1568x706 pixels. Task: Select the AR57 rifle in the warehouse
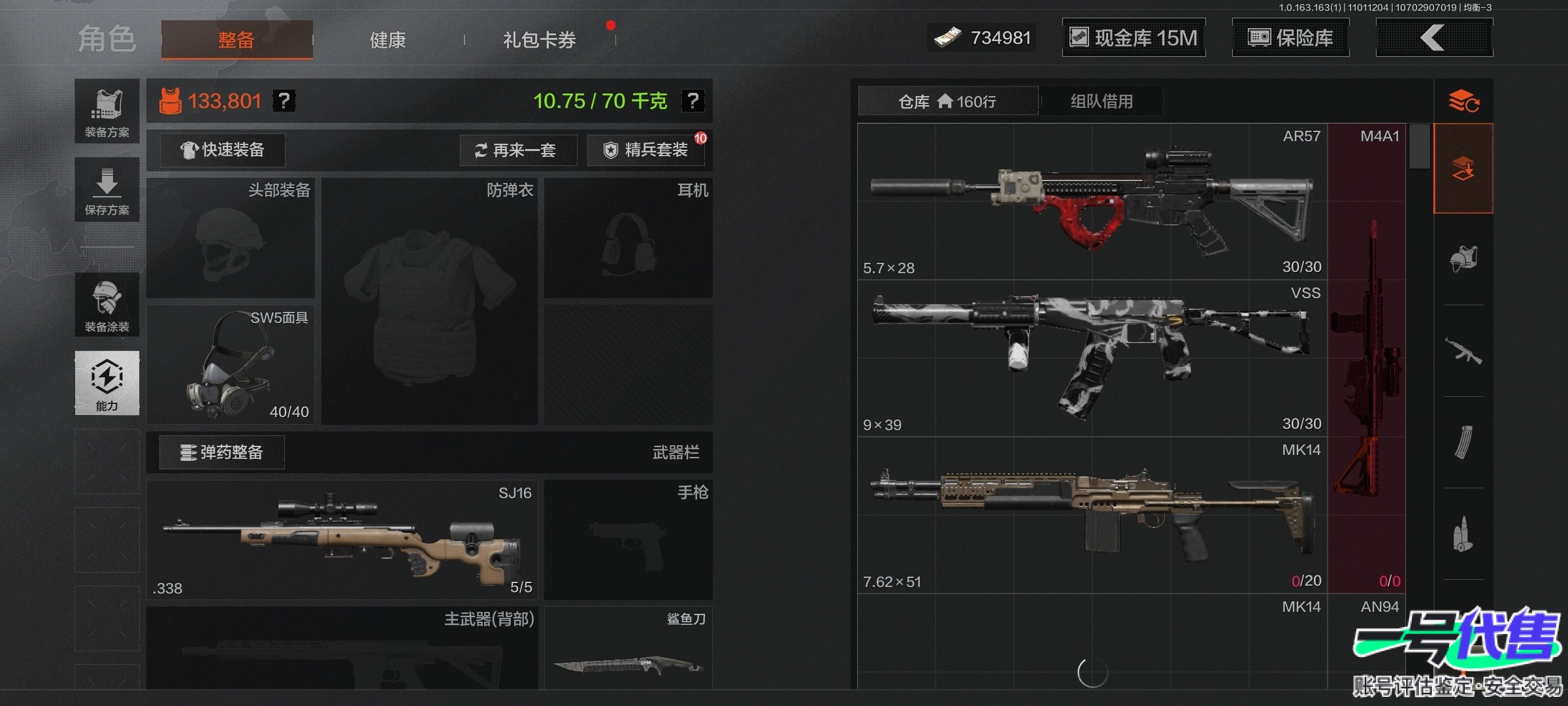pyautogui.click(x=1092, y=201)
